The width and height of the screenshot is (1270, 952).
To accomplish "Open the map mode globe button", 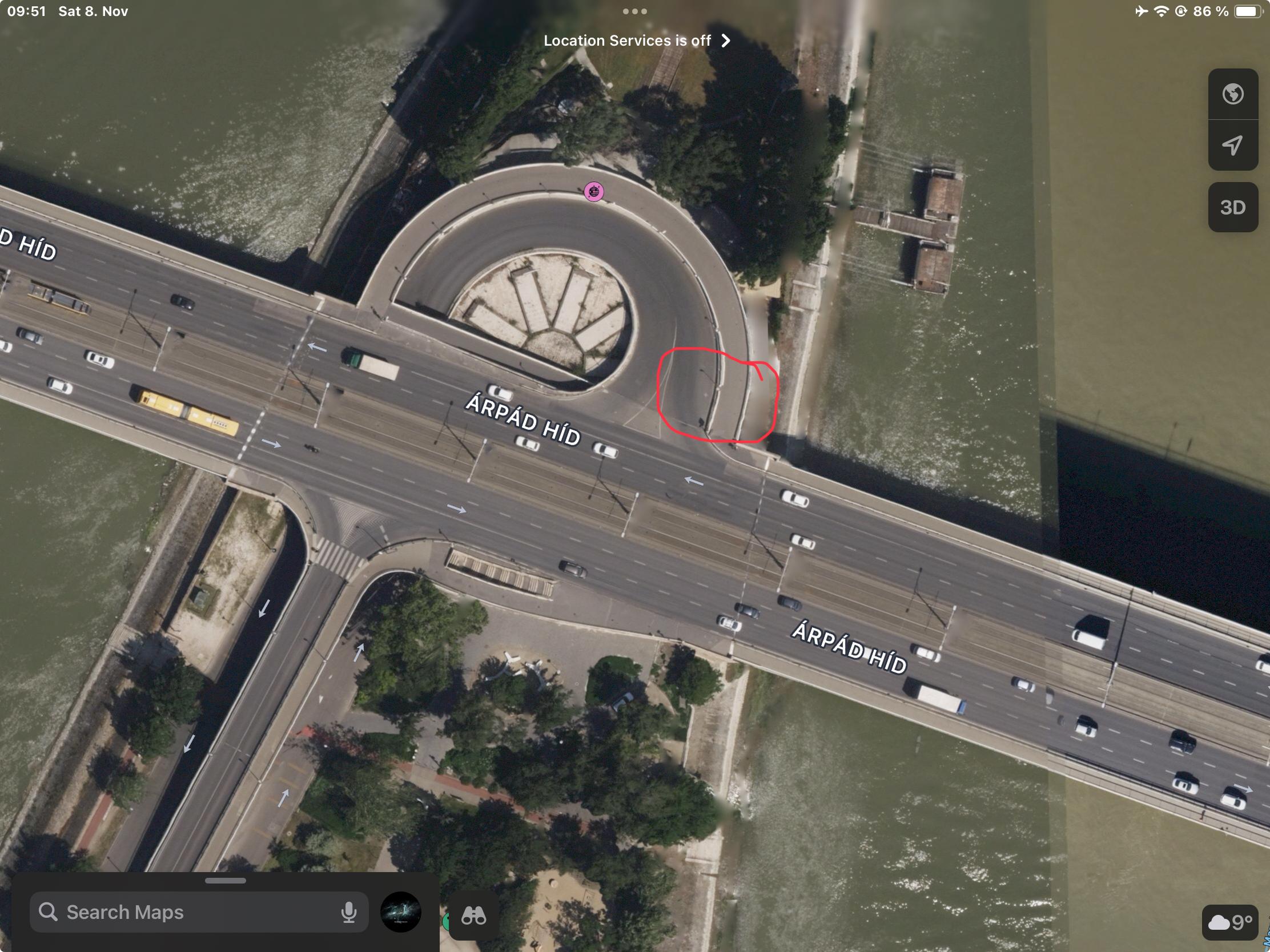I will click(x=1233, y=94).
